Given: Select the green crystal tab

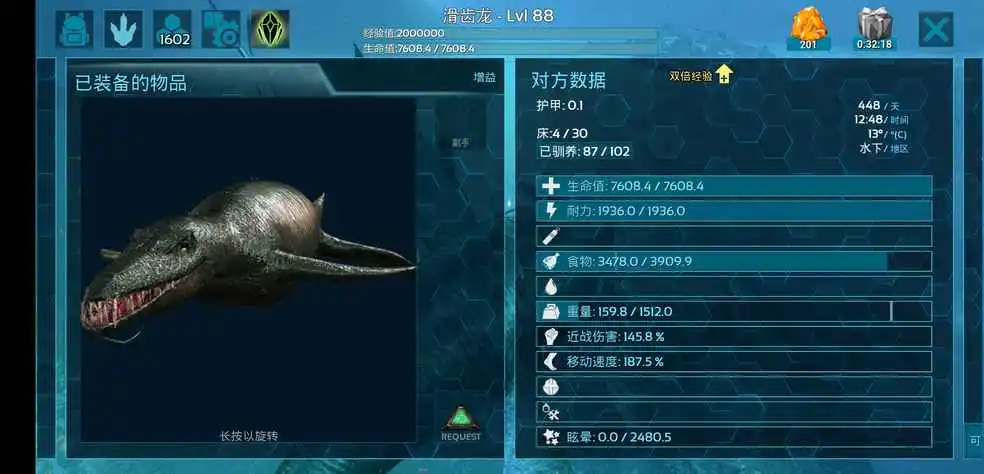Looking at the screenshot, I should 270,29.
